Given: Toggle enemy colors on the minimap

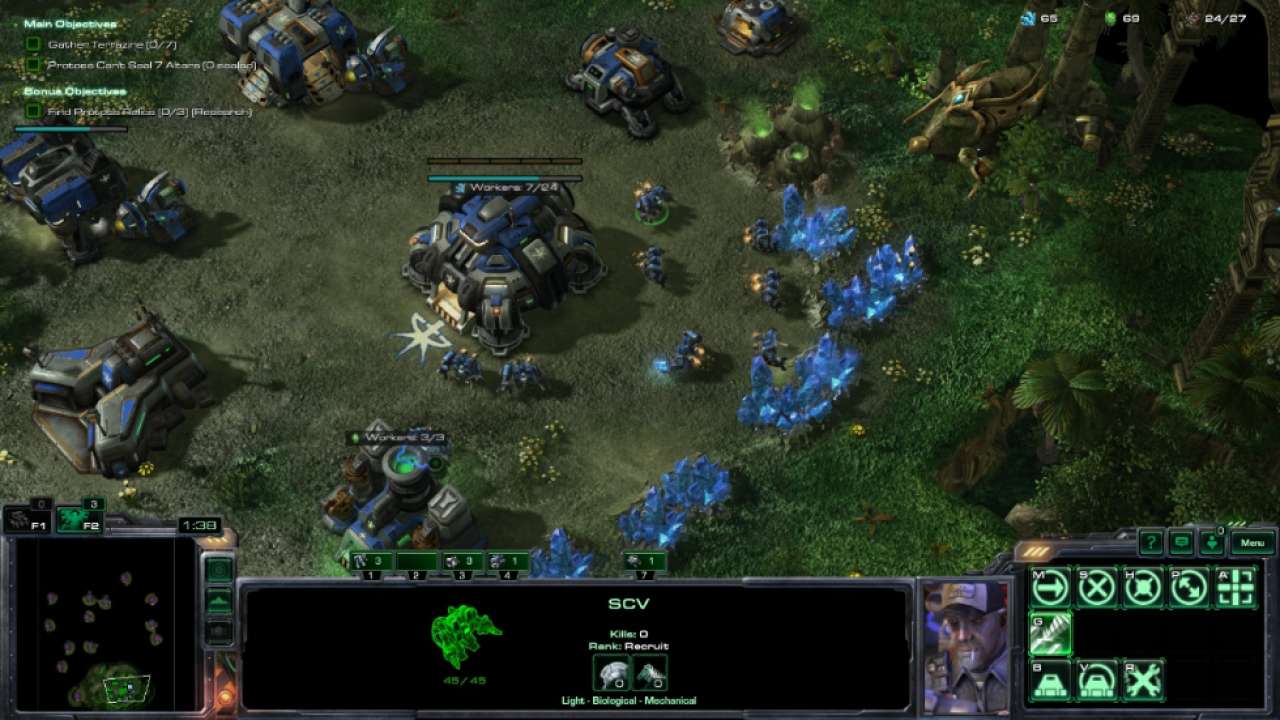Looking at the screenshot, I should (x=220, y=630).
